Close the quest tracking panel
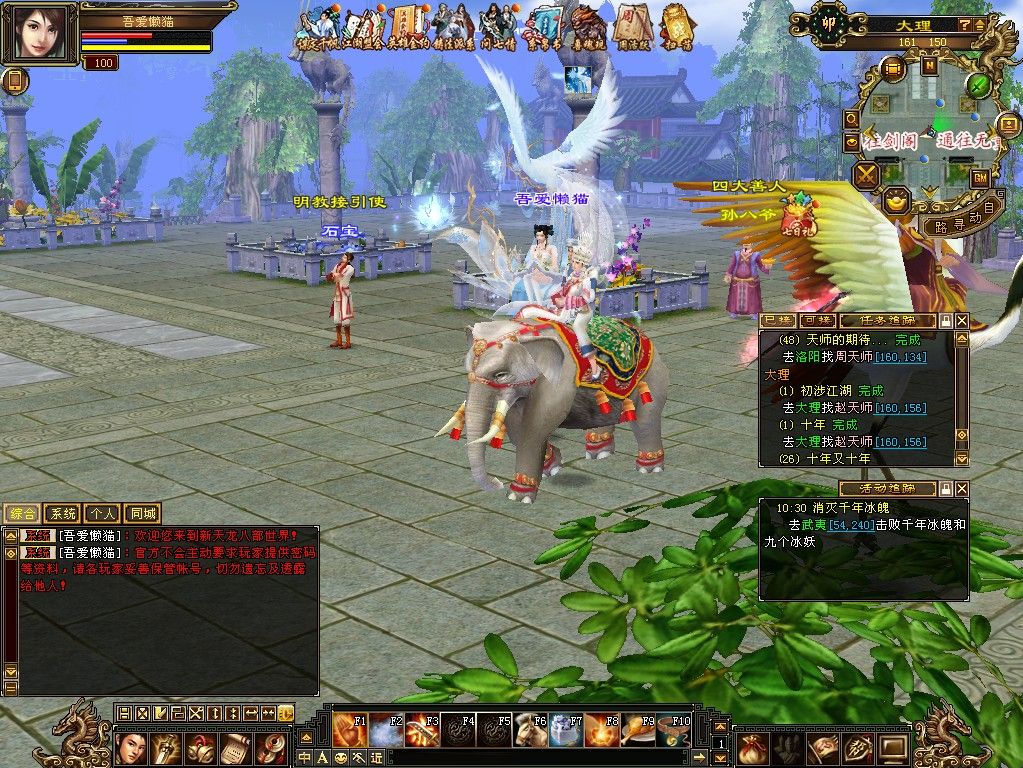This screenshot has height=768, width=1023. [962, 320]
